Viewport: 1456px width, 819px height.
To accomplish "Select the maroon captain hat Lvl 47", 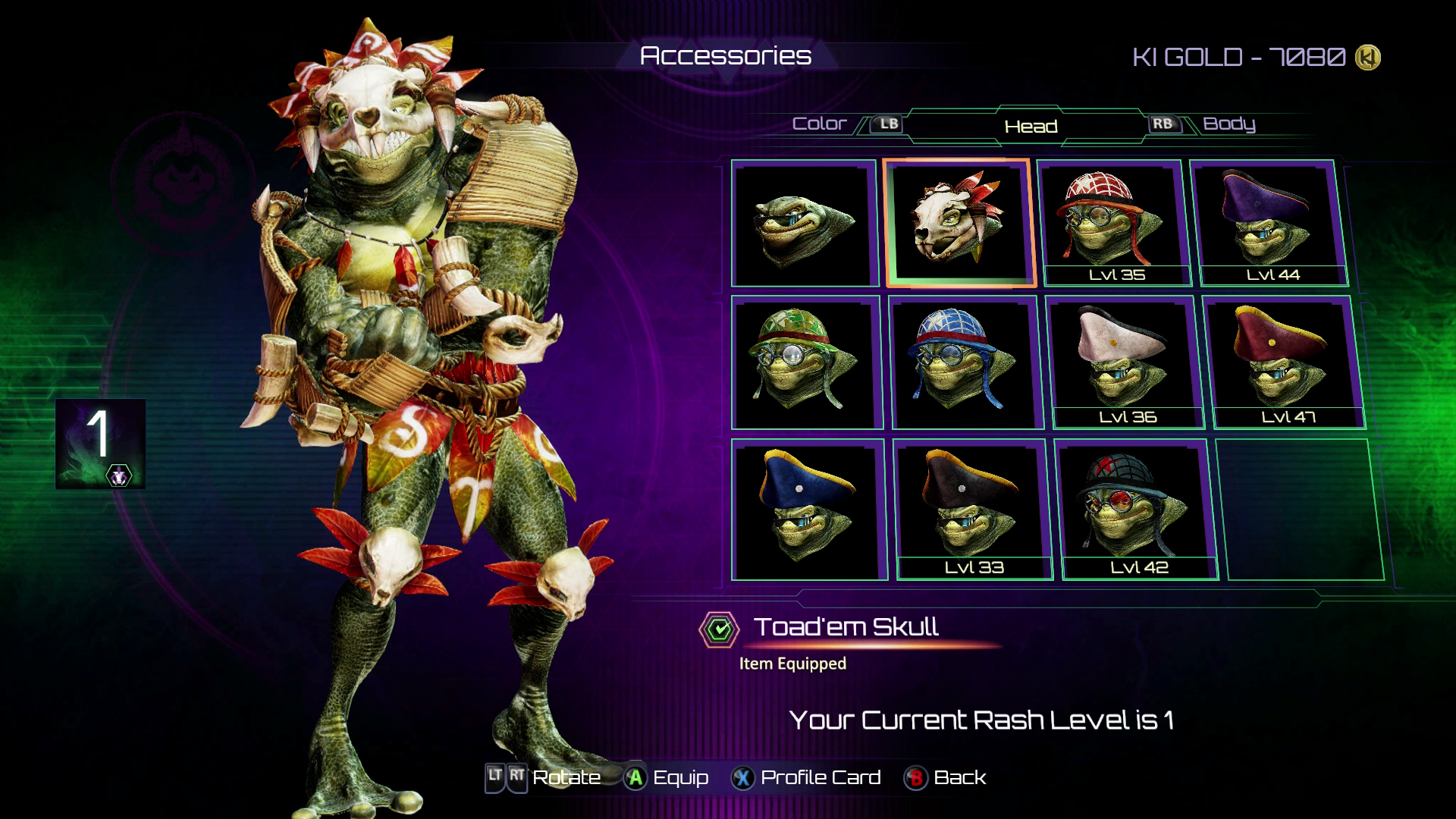I will pyautogui.click(x=1284, y=363).
